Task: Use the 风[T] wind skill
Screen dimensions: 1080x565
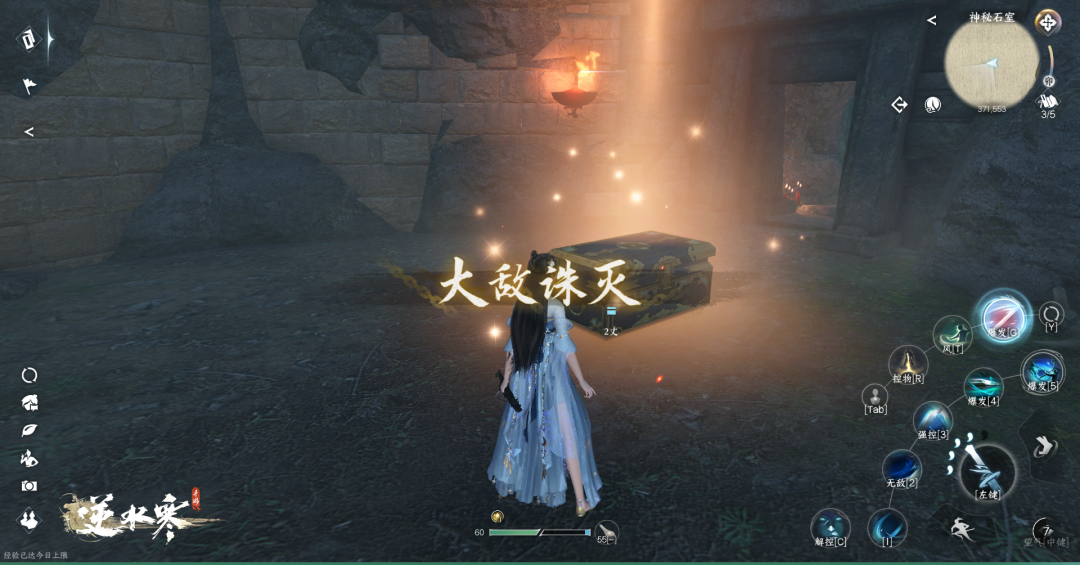Action: [x=952, y=334]
